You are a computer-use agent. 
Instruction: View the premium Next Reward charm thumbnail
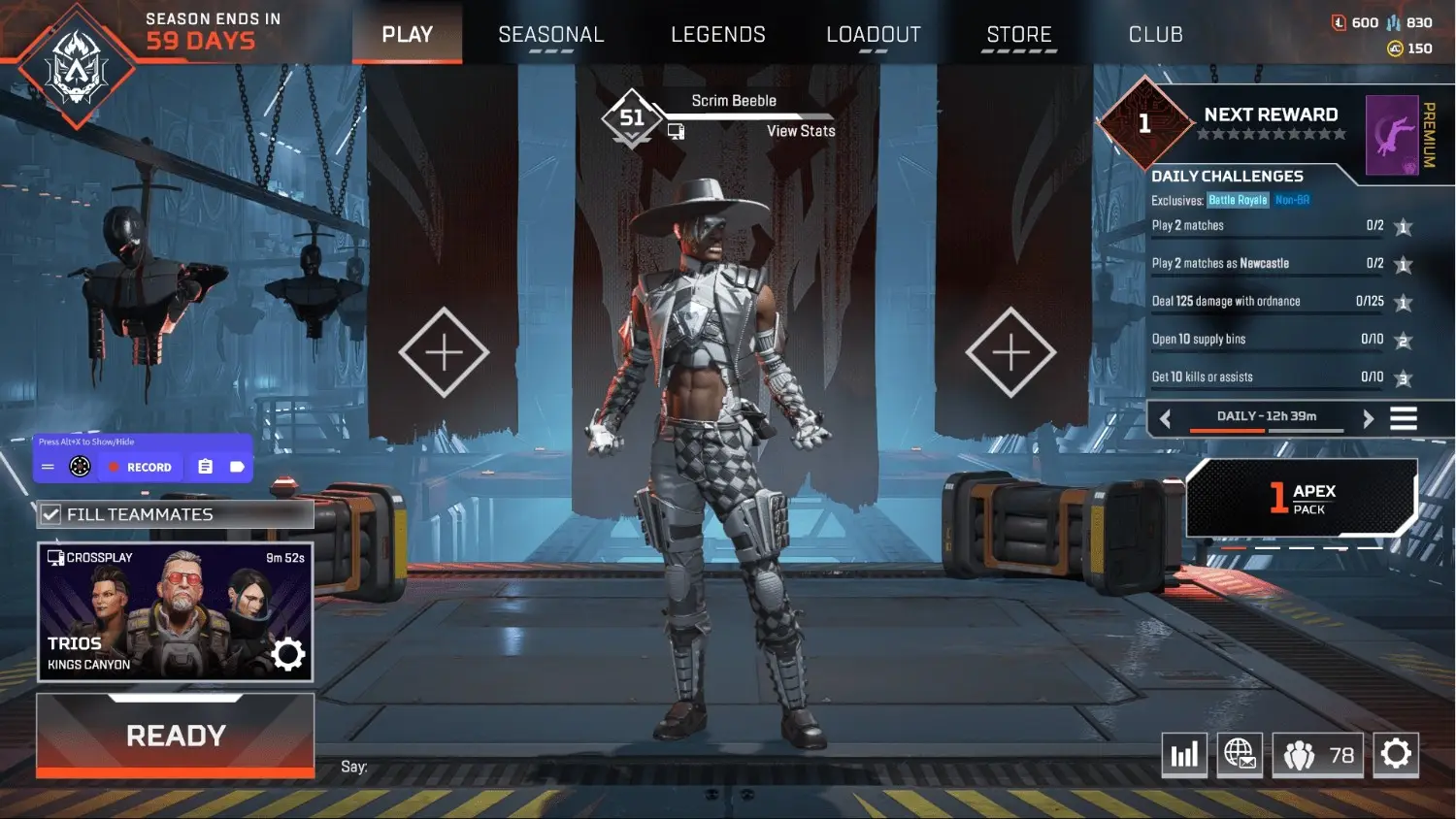click(1390, 136)
